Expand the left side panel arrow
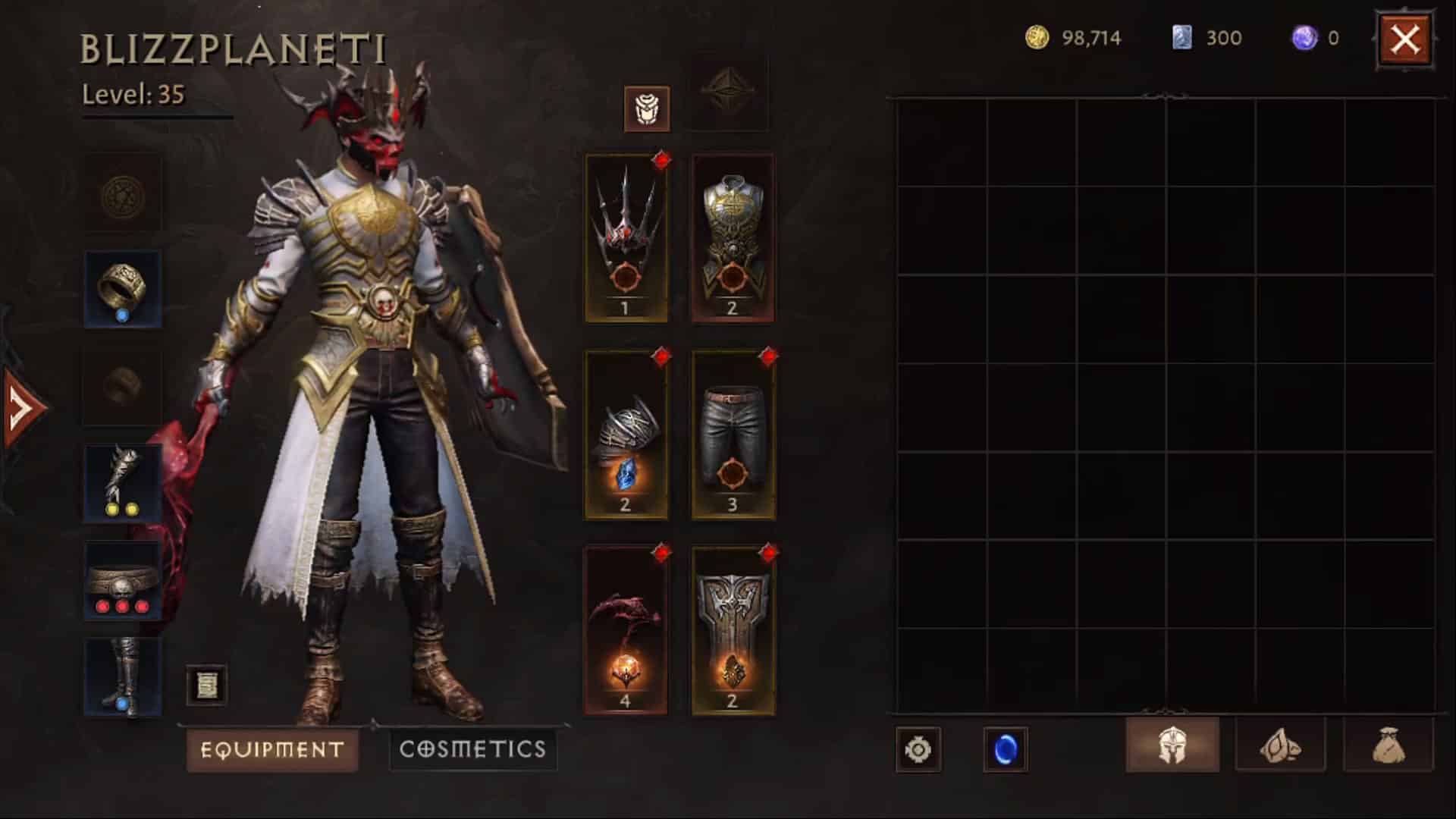The image size is (1456, 819). [x=17, y=404]
